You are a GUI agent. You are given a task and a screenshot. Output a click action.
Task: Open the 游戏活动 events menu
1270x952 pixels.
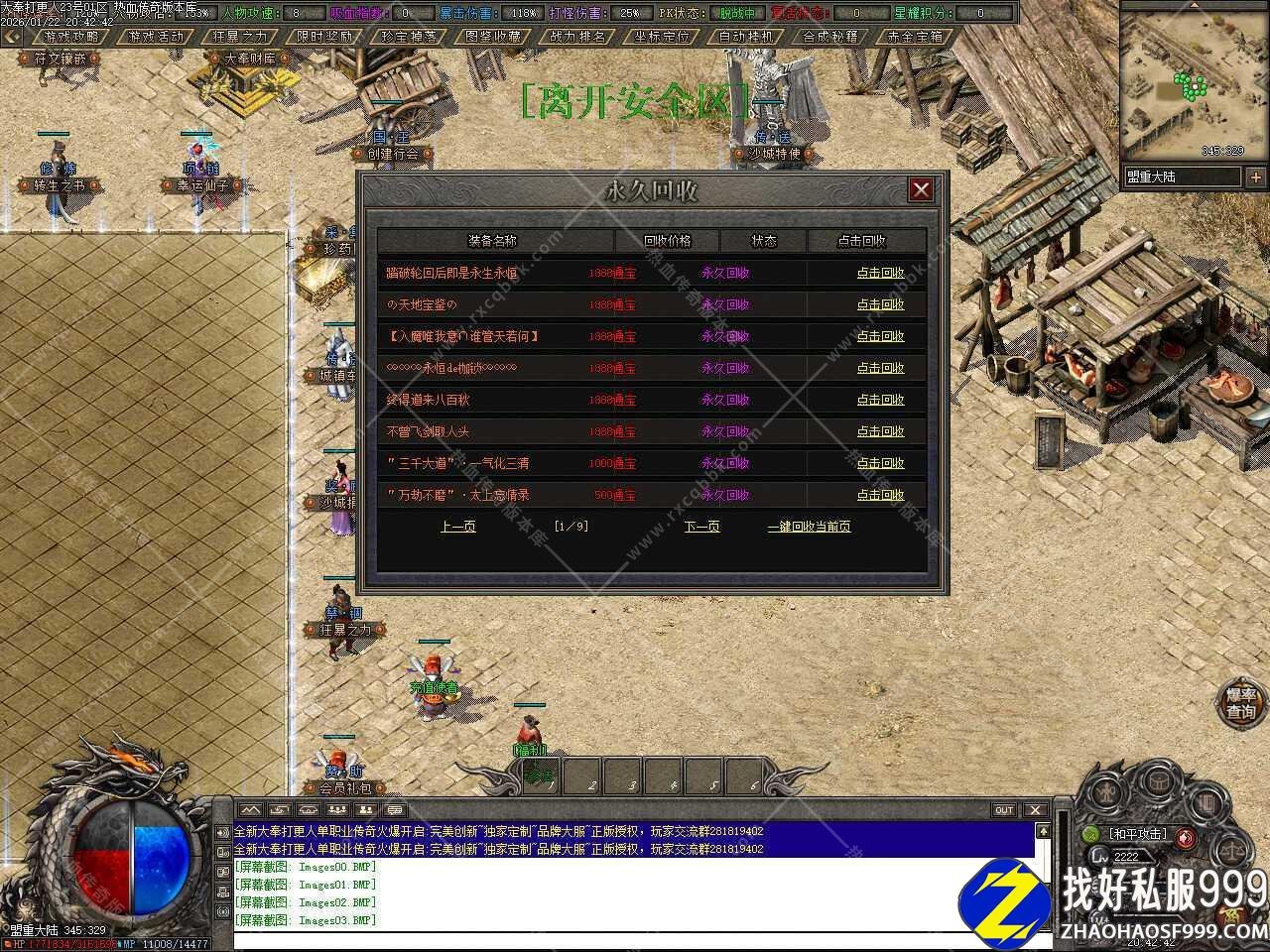click(x=156, y=37)
